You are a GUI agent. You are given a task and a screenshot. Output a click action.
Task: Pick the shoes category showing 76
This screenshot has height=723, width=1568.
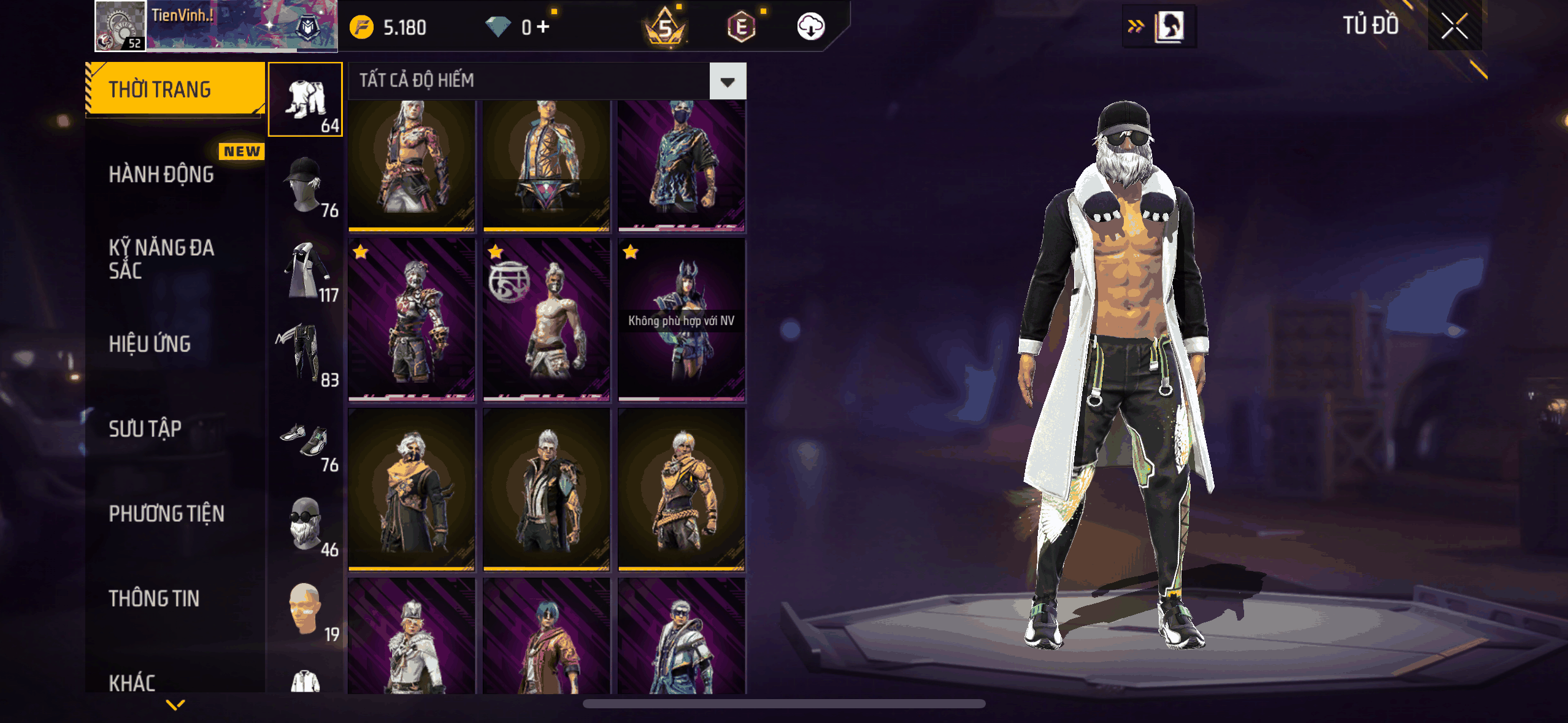(306, 440)
